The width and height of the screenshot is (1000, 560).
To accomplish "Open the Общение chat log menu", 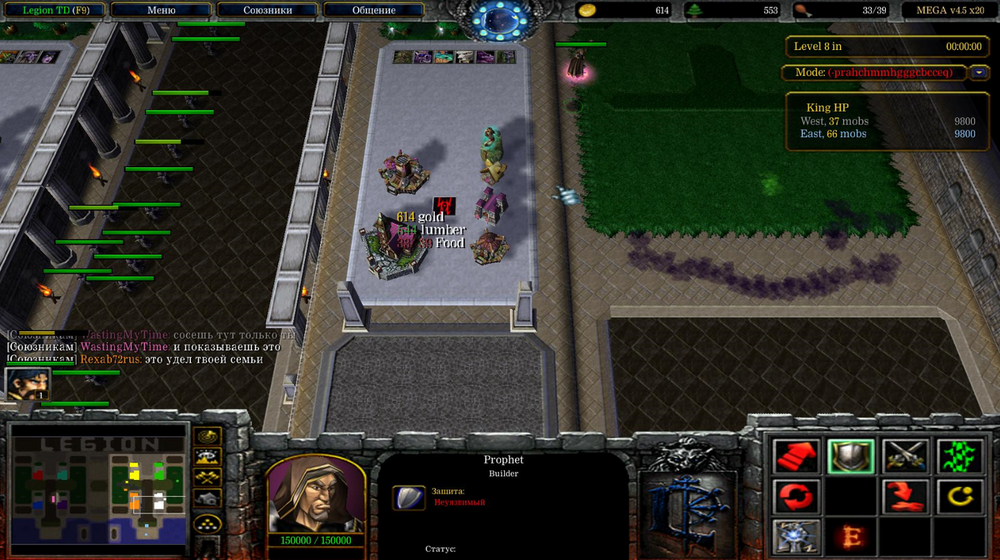I will [x=374, y=10].
